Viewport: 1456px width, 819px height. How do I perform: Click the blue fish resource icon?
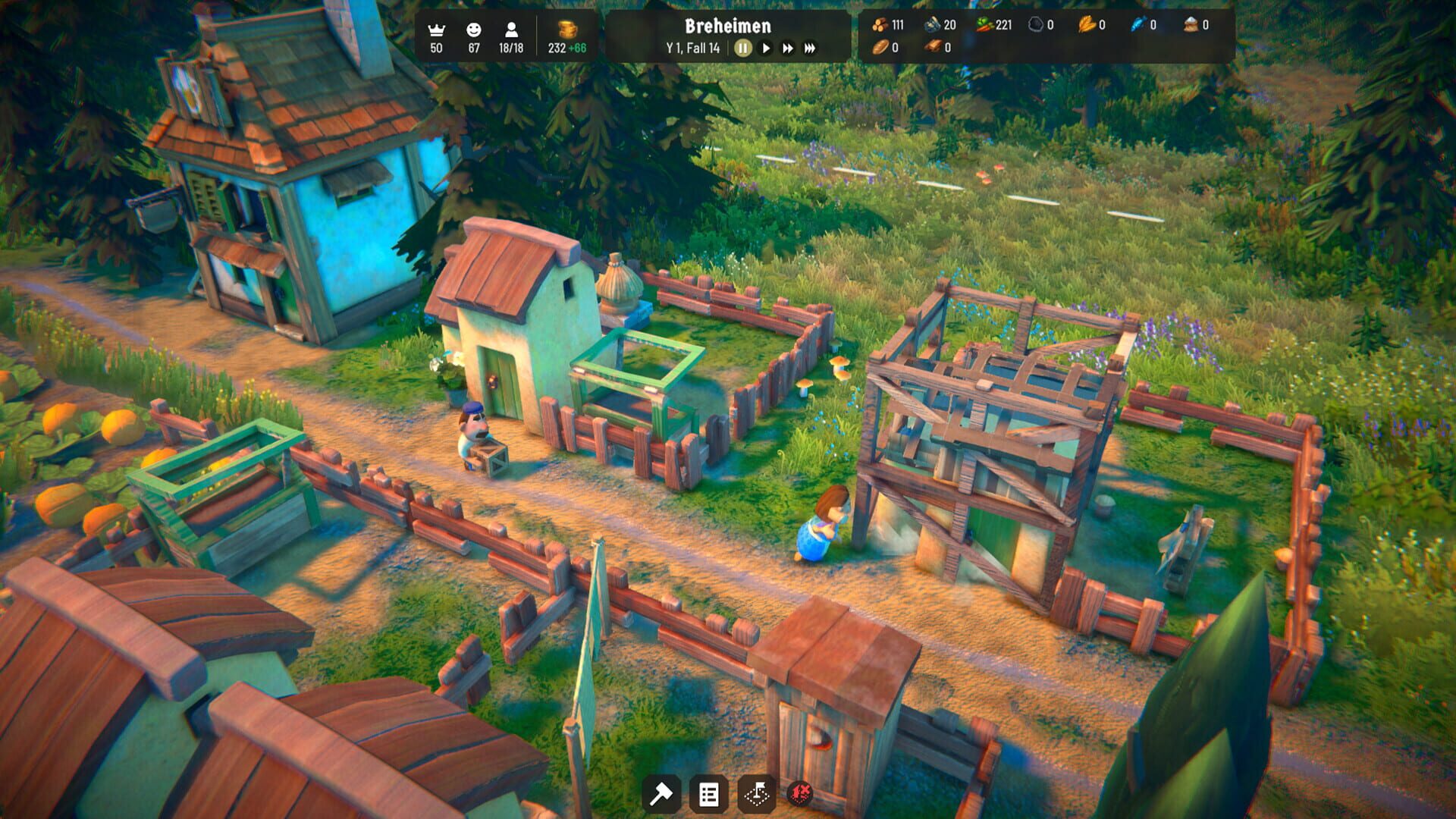(1137, 25)
